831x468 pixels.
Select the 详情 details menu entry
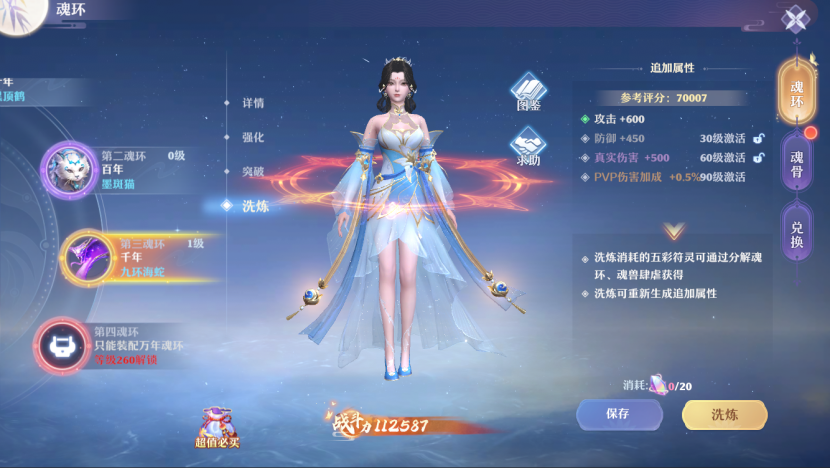coord(253,103)
